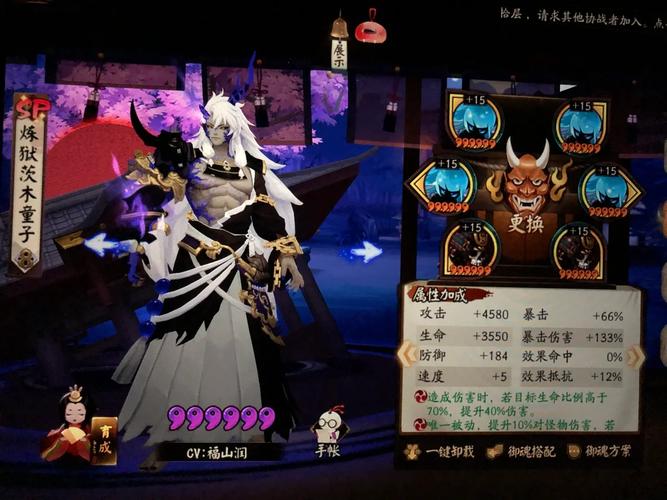The width and height of the screenshot is (667, 500).
Task: Switch to next shikigami with right arrow
Action: click(366, 251)
